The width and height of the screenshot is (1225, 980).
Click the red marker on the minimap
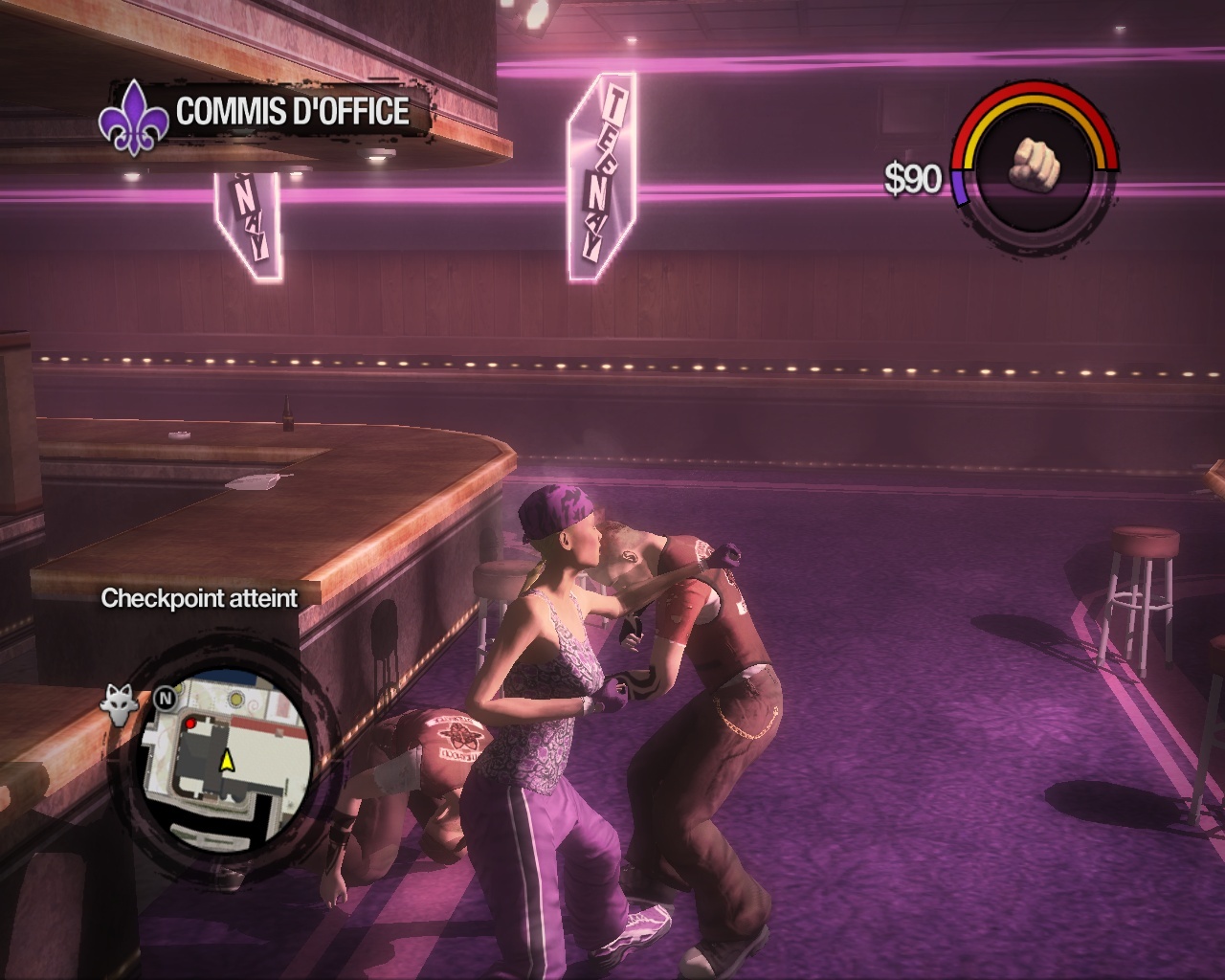tap(190, 724)
